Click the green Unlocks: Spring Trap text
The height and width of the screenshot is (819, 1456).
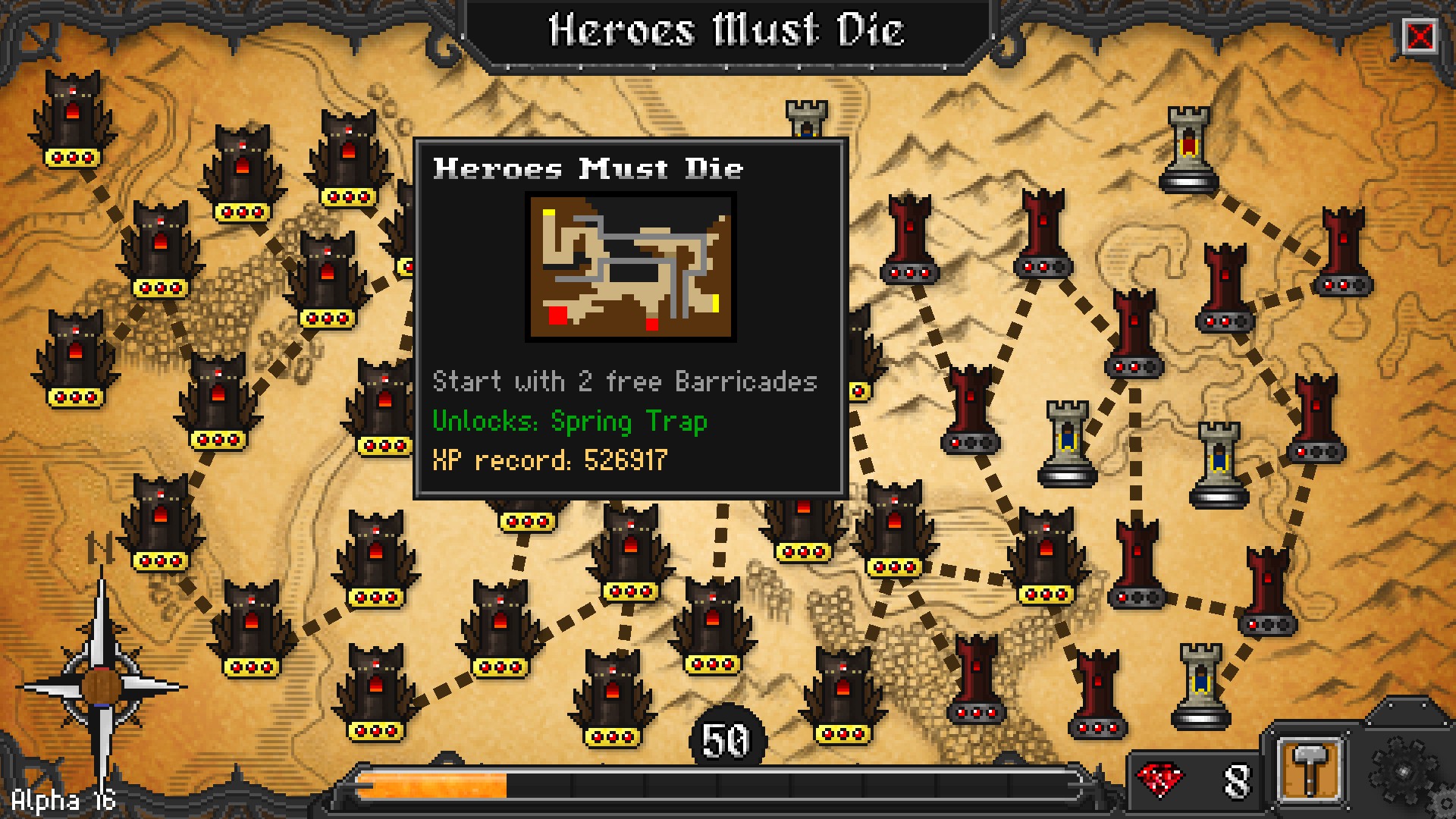(569, 422)
